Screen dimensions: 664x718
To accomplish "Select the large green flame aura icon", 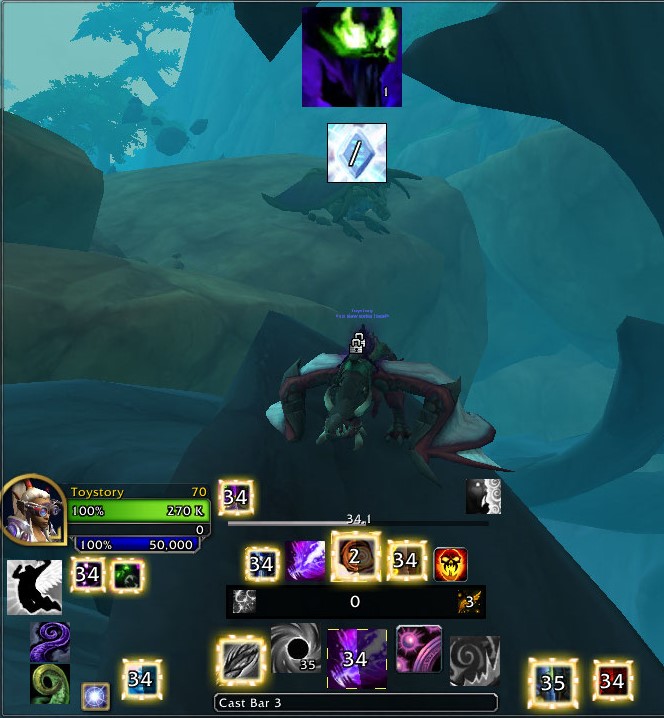I will [x=352, y=57].
